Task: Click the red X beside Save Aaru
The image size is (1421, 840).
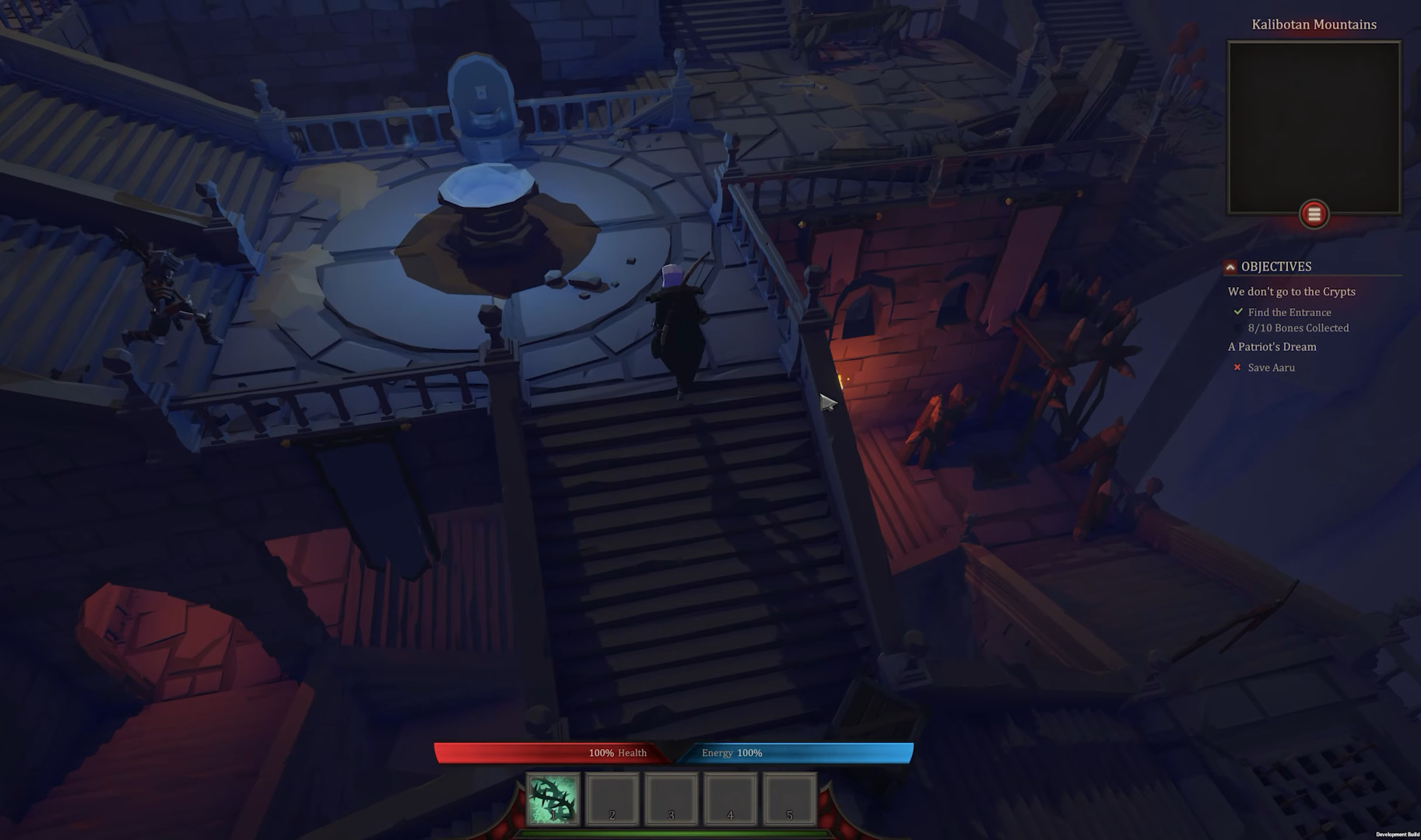Action: (1237, 367)
